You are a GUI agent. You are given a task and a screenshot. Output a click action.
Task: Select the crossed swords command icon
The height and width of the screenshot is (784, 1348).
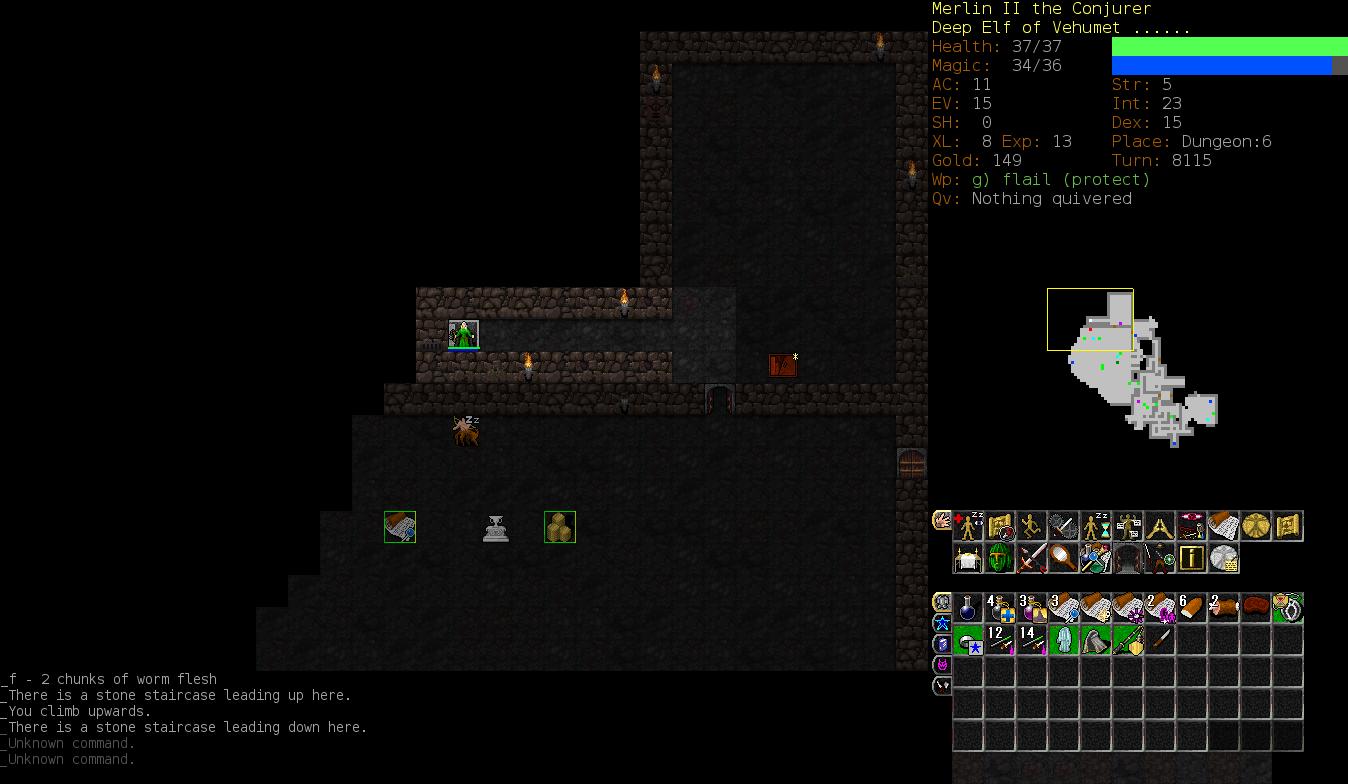1032,558
